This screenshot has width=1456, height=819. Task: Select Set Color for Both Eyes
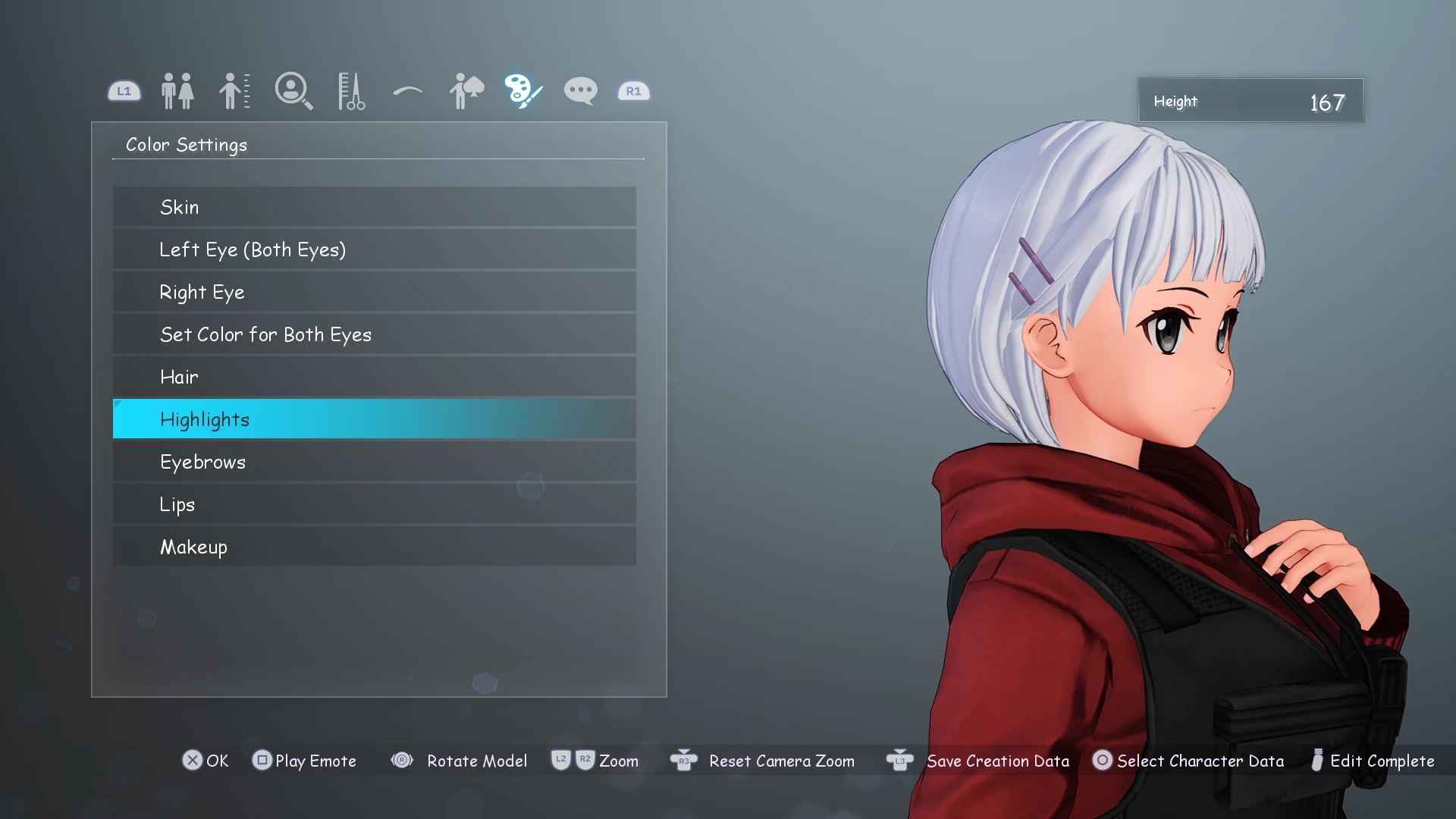tap(374, 334)
